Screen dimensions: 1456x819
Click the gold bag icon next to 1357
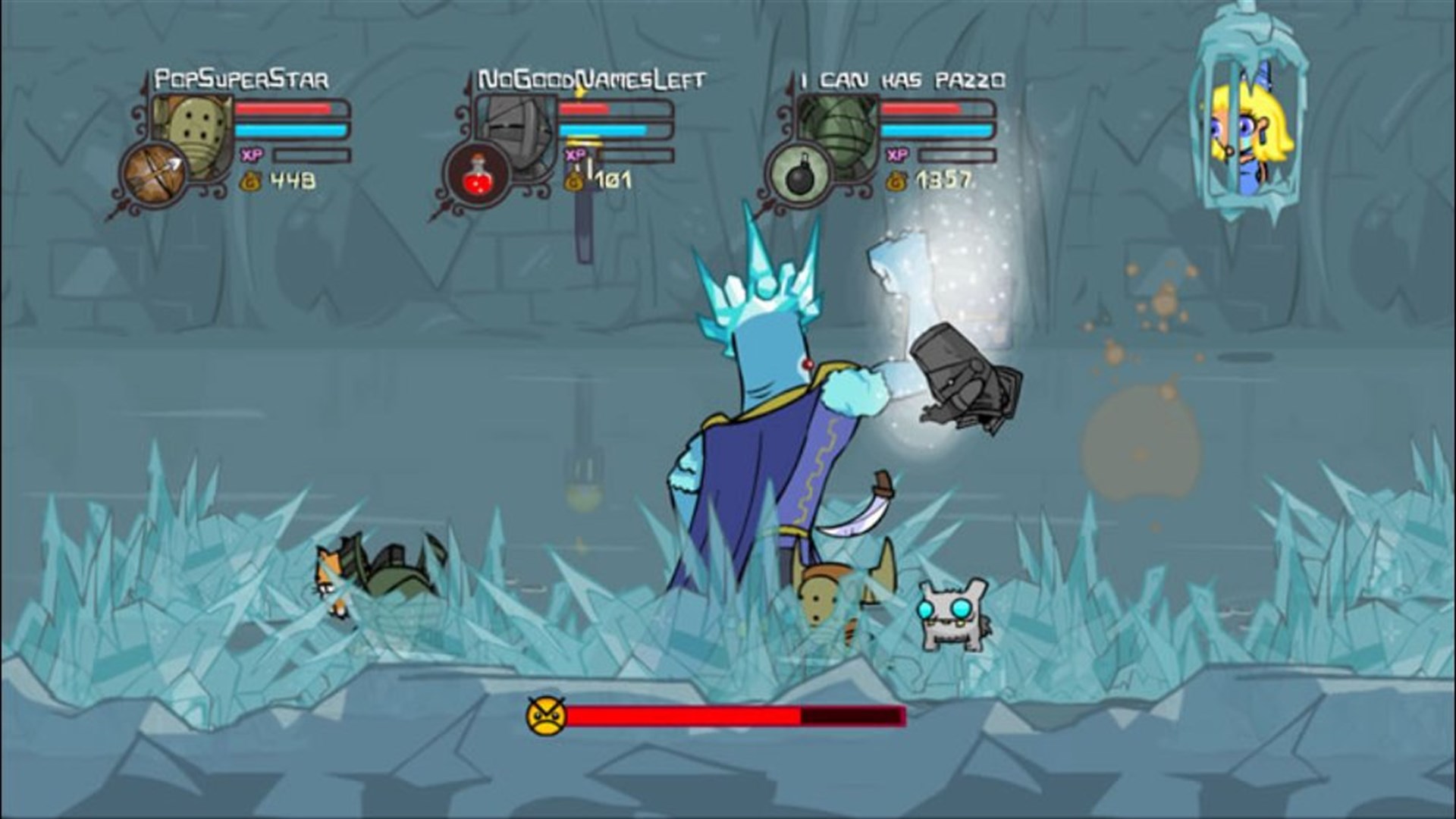pos(897,180)
